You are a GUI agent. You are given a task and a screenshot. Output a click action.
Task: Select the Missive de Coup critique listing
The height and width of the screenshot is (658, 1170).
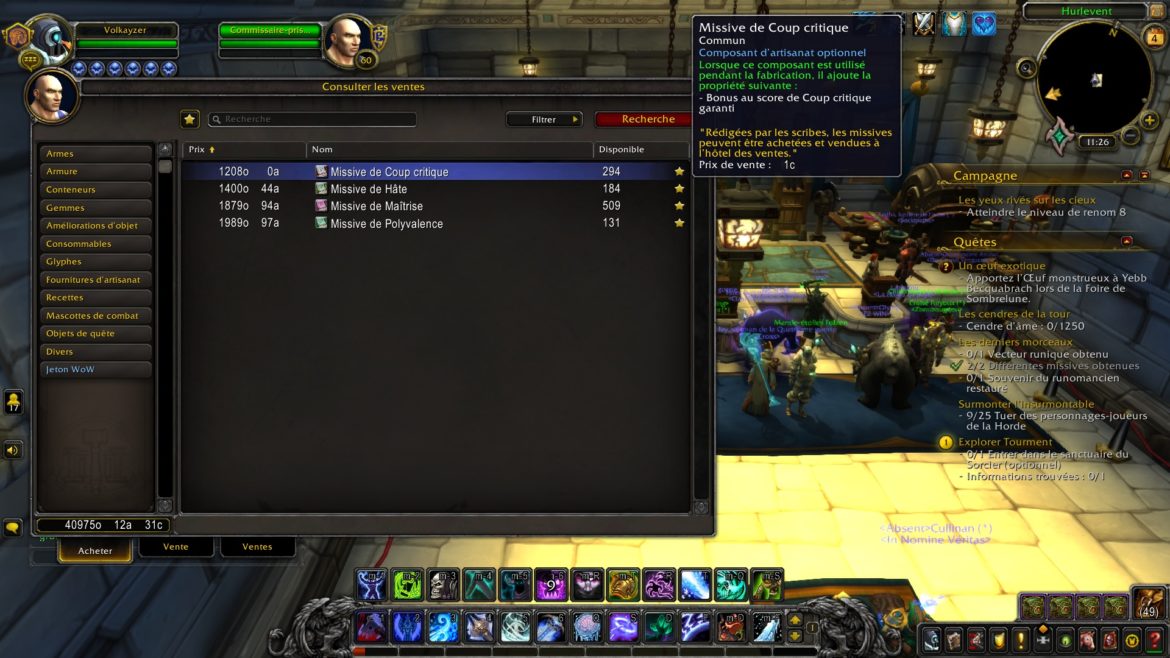(389, 172)
